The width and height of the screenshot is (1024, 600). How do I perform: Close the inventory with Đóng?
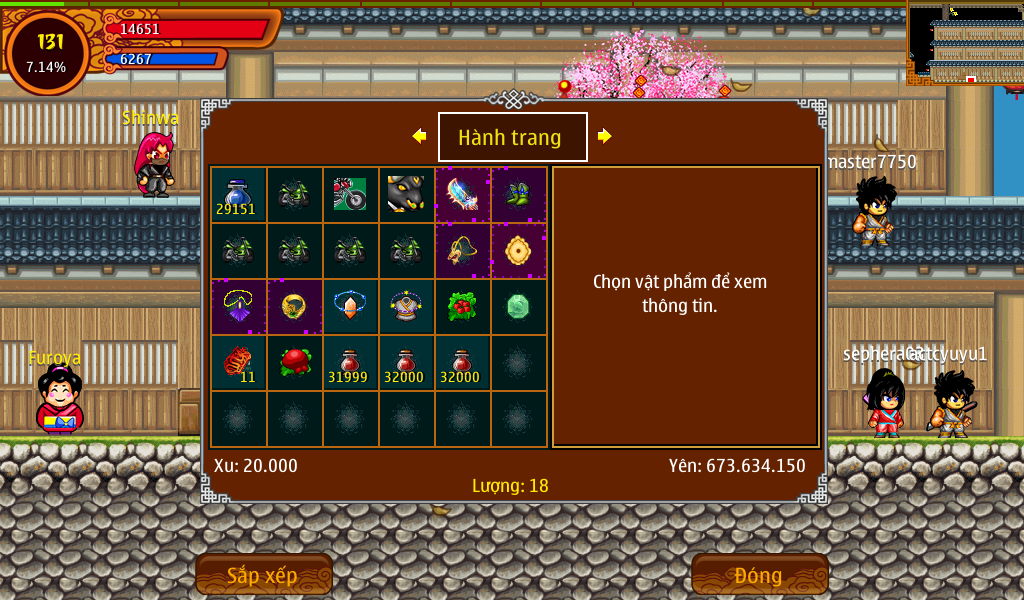coord(759,575)
